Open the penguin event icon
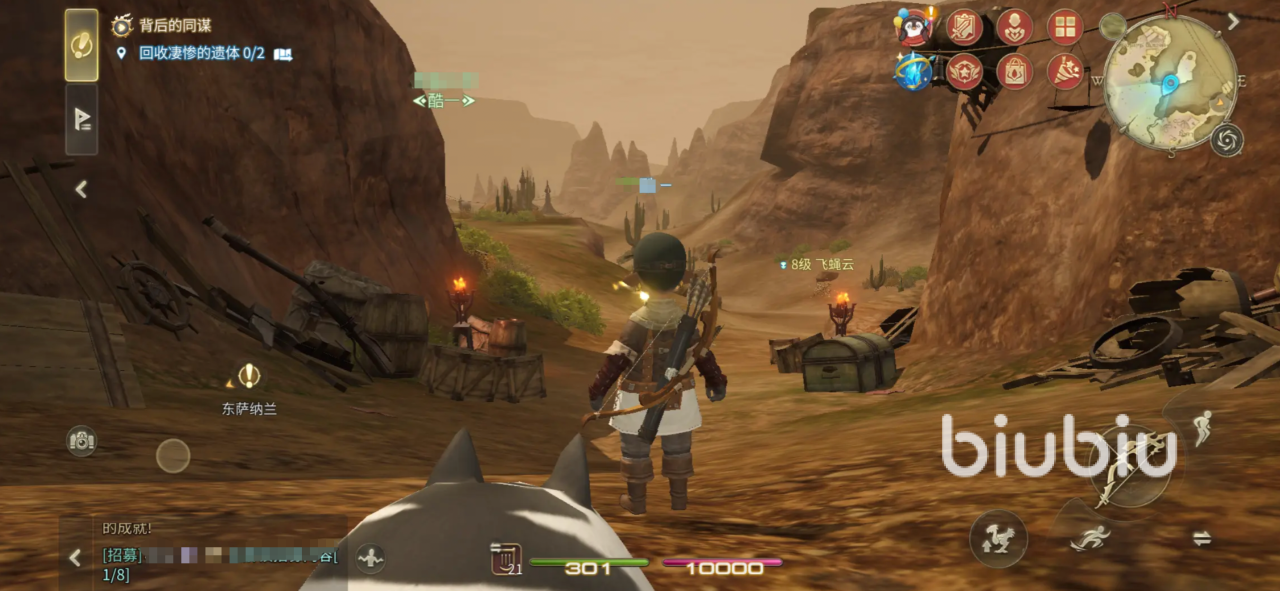 pos(915,26)
